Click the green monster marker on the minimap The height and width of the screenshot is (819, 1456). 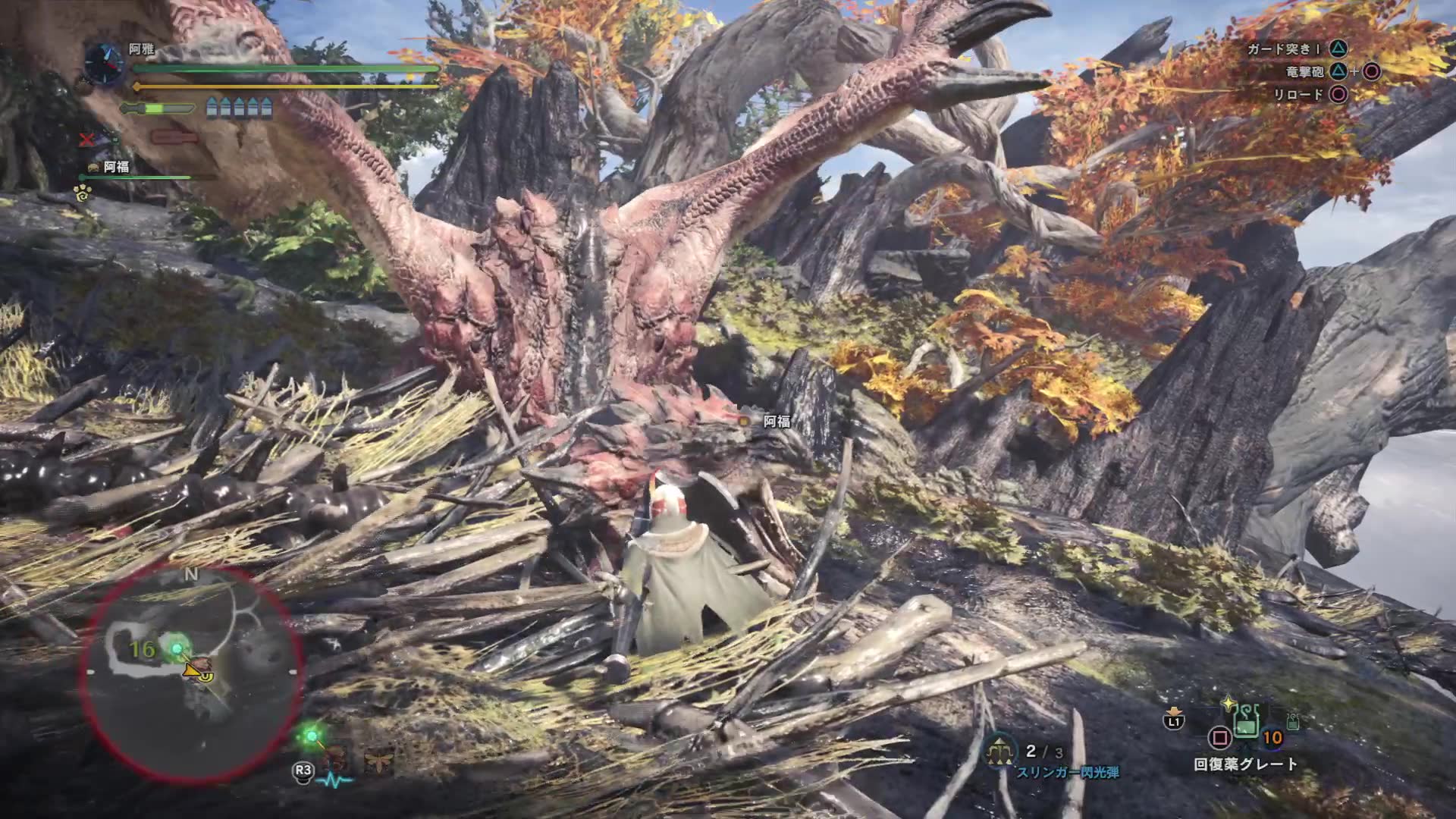[x=178, y=648]
